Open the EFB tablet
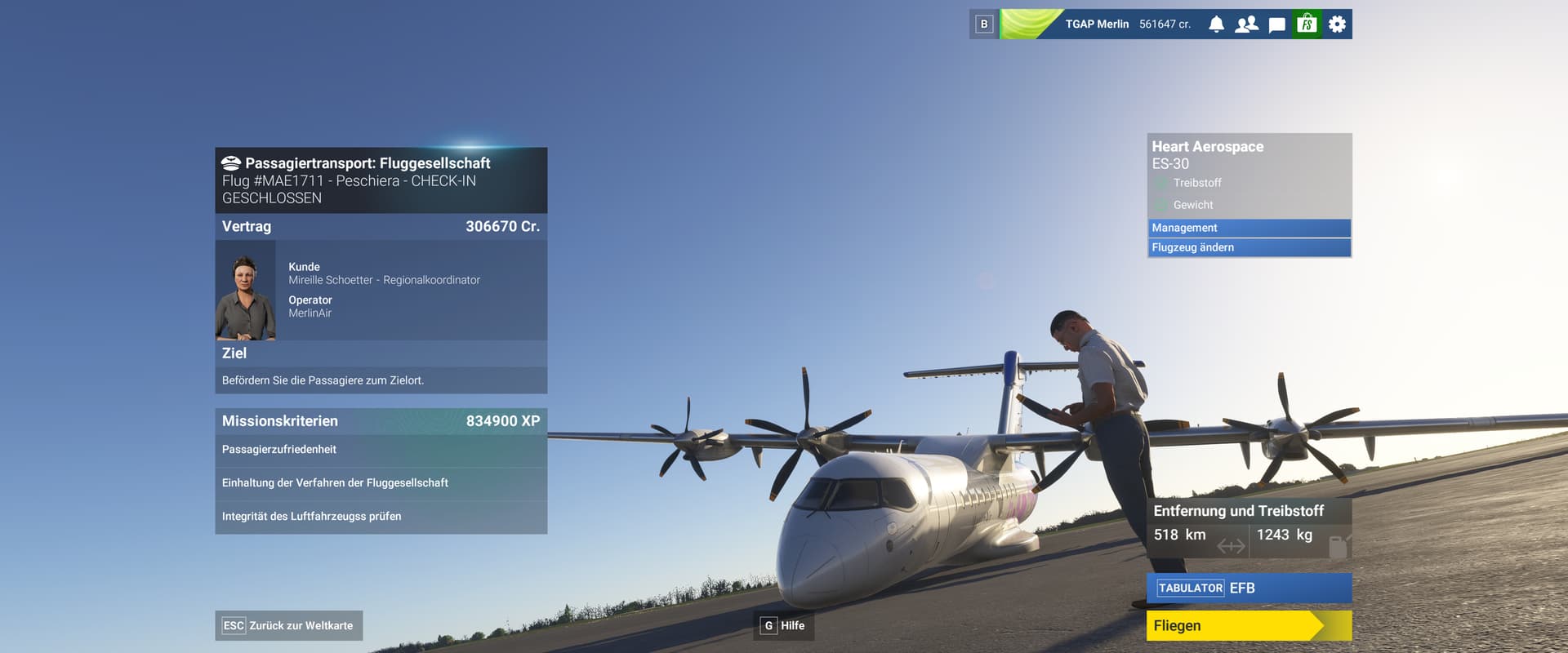The height and width of the screenshot is (653, 1568). point(1248,588)
